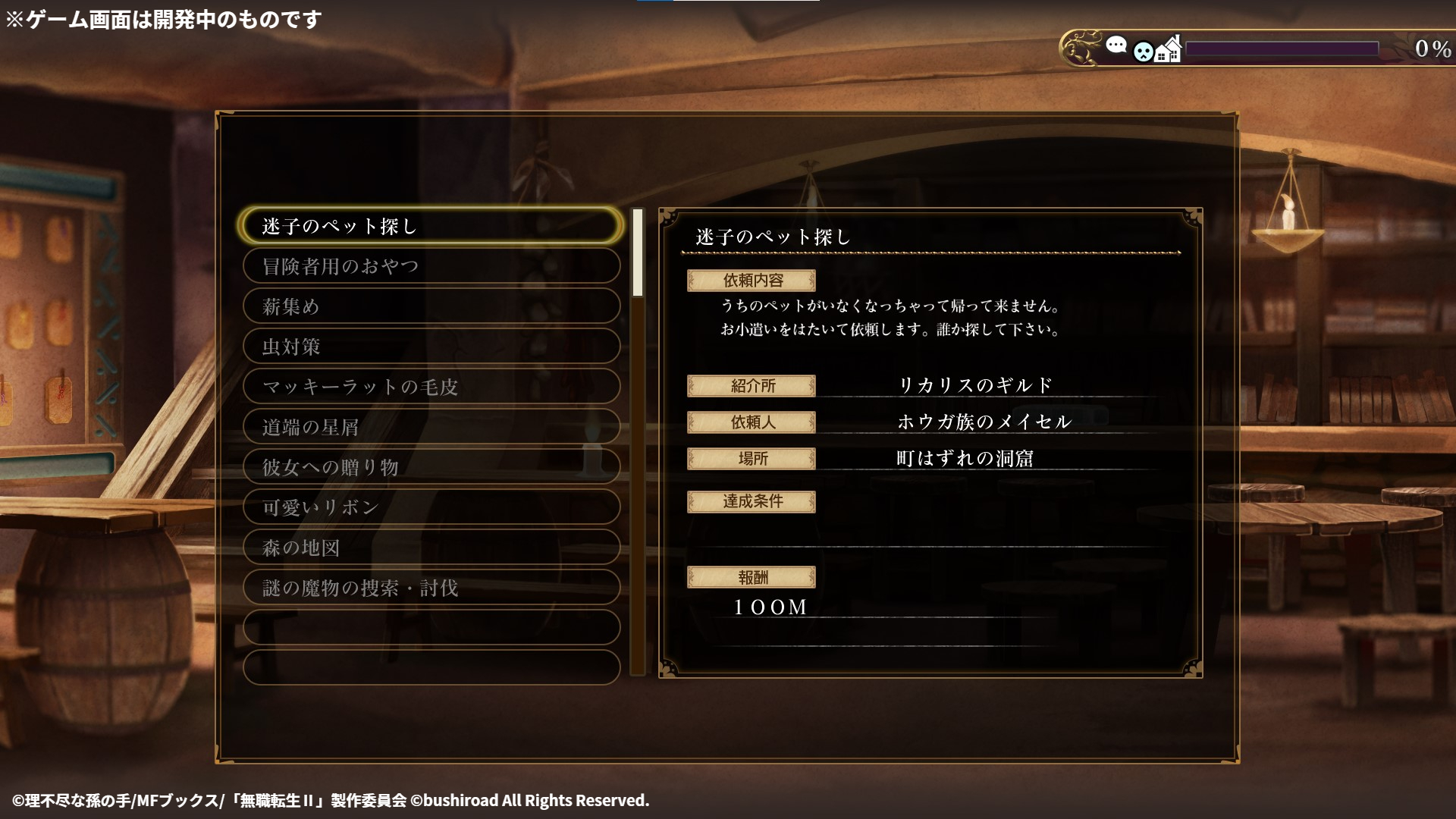Select the 迷子のペット探し quest

[x=431, y=225]
